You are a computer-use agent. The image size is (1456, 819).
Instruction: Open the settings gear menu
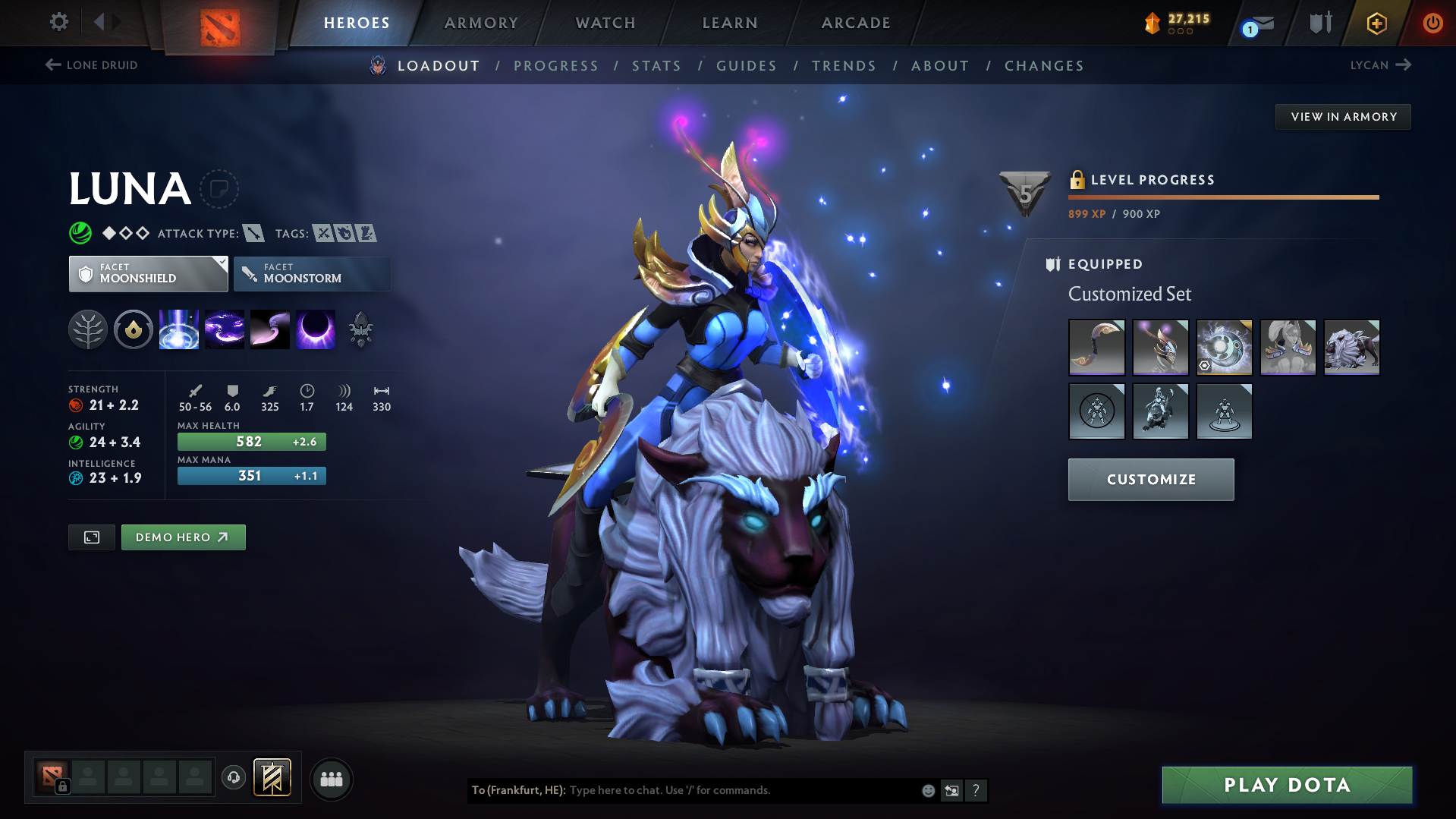[x=58, y=22]
